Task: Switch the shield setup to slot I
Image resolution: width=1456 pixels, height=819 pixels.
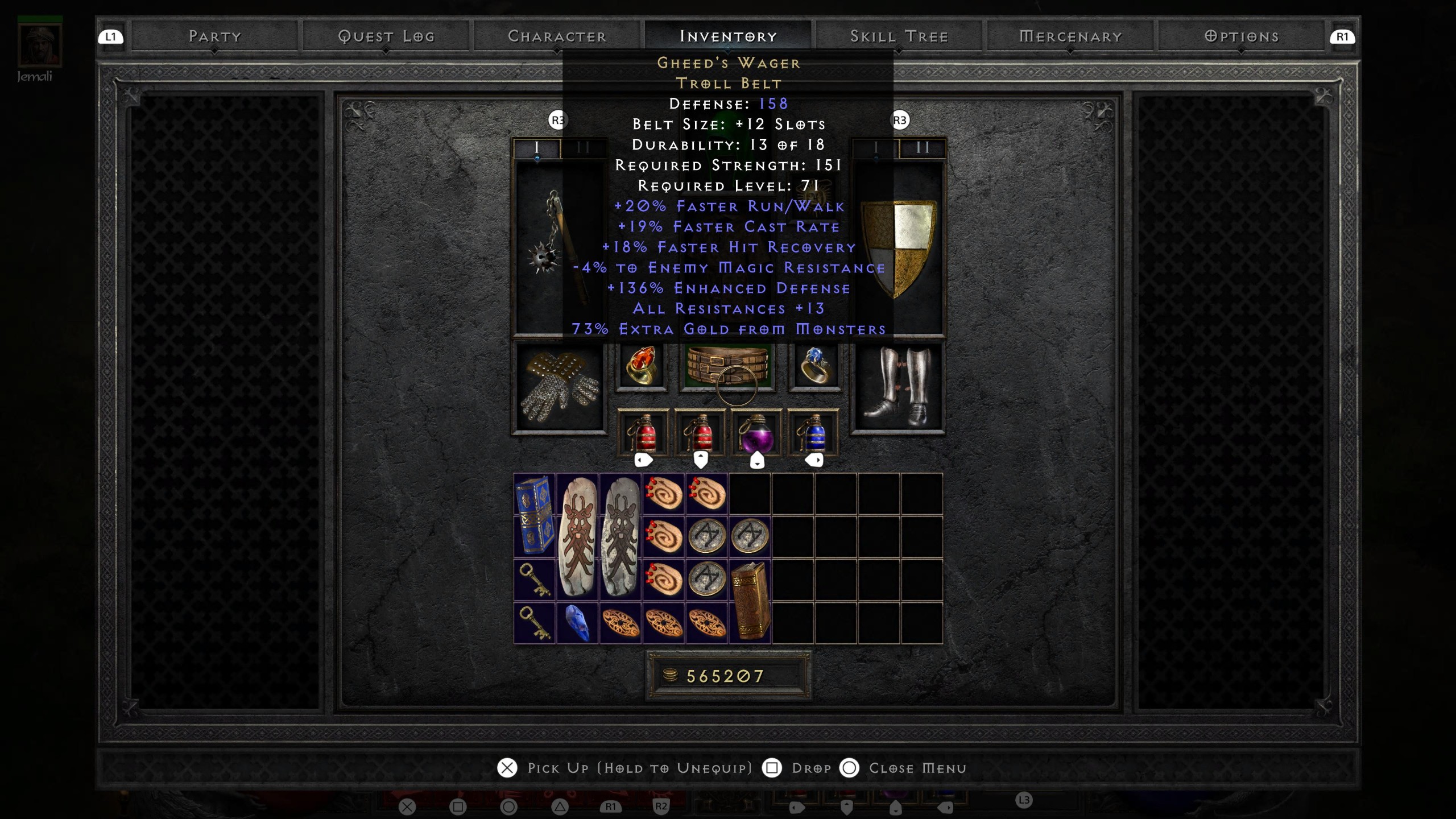Action: pyautogui.click(x=876, y=148)
